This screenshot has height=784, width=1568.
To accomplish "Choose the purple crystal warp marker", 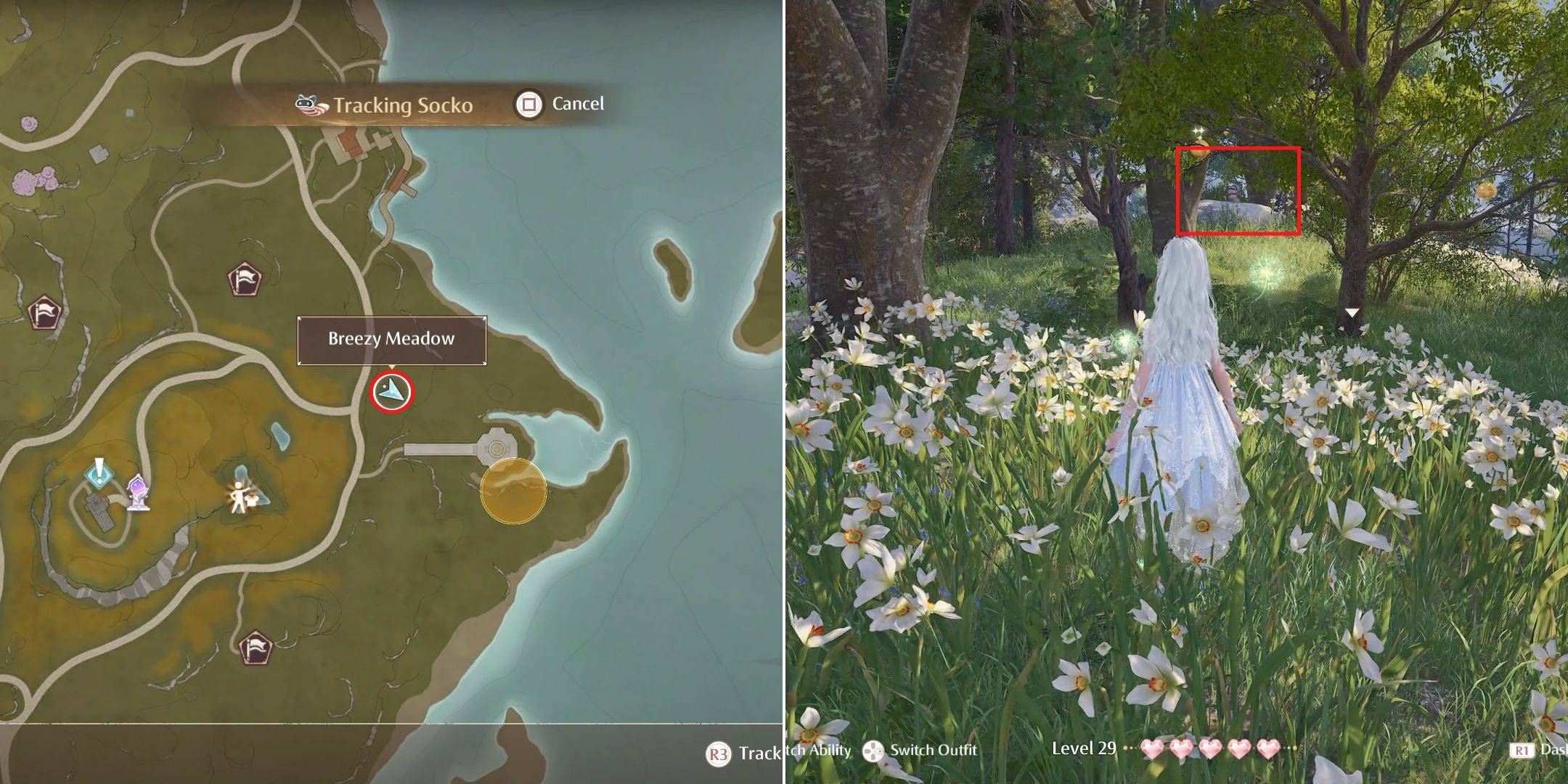I will click(x=138, y=492).
